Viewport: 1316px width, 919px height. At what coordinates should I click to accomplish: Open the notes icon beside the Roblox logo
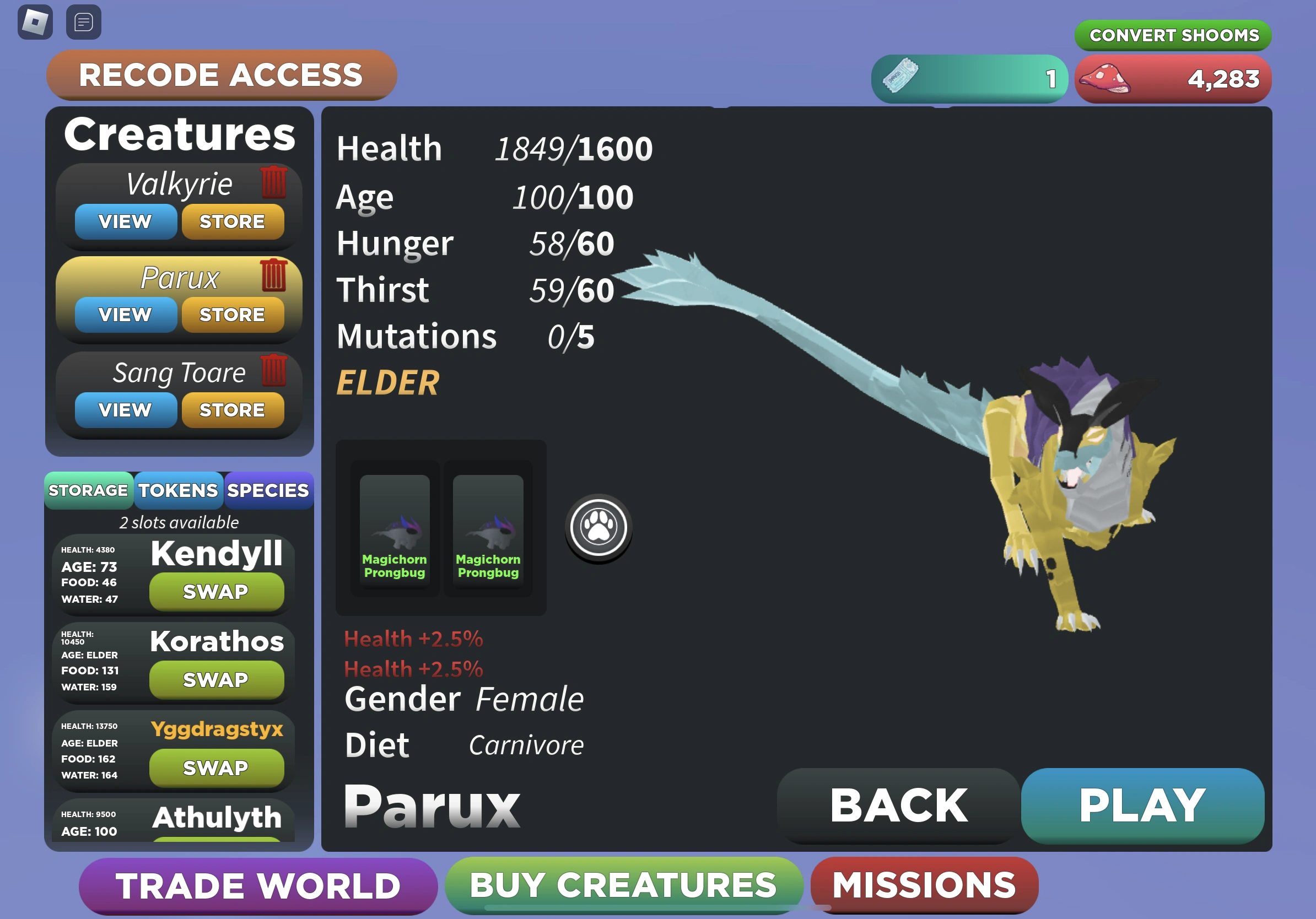(x=83, y=22)
